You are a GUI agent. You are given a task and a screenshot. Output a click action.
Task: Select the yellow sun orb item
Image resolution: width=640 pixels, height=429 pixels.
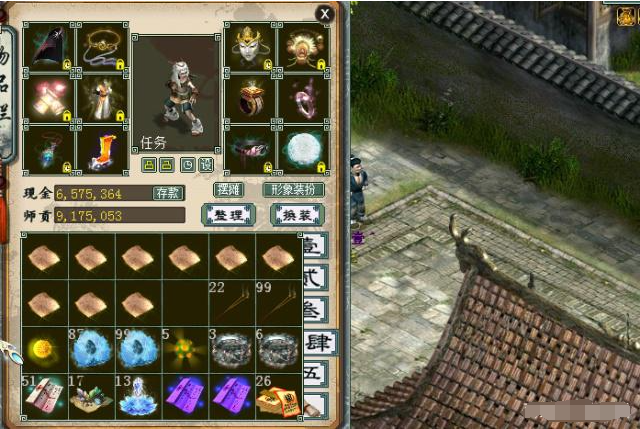coord(44,349)
